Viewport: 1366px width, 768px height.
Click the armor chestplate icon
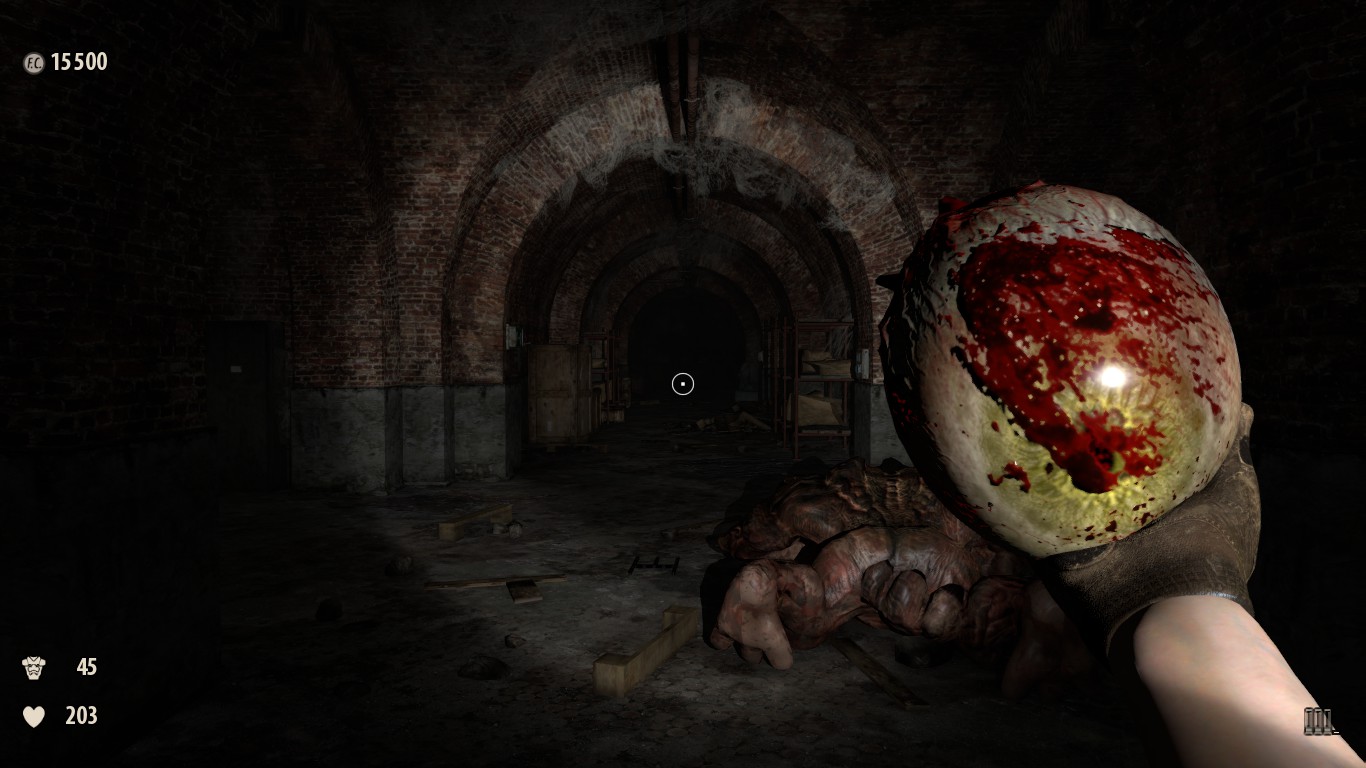(x=34, y=667)
